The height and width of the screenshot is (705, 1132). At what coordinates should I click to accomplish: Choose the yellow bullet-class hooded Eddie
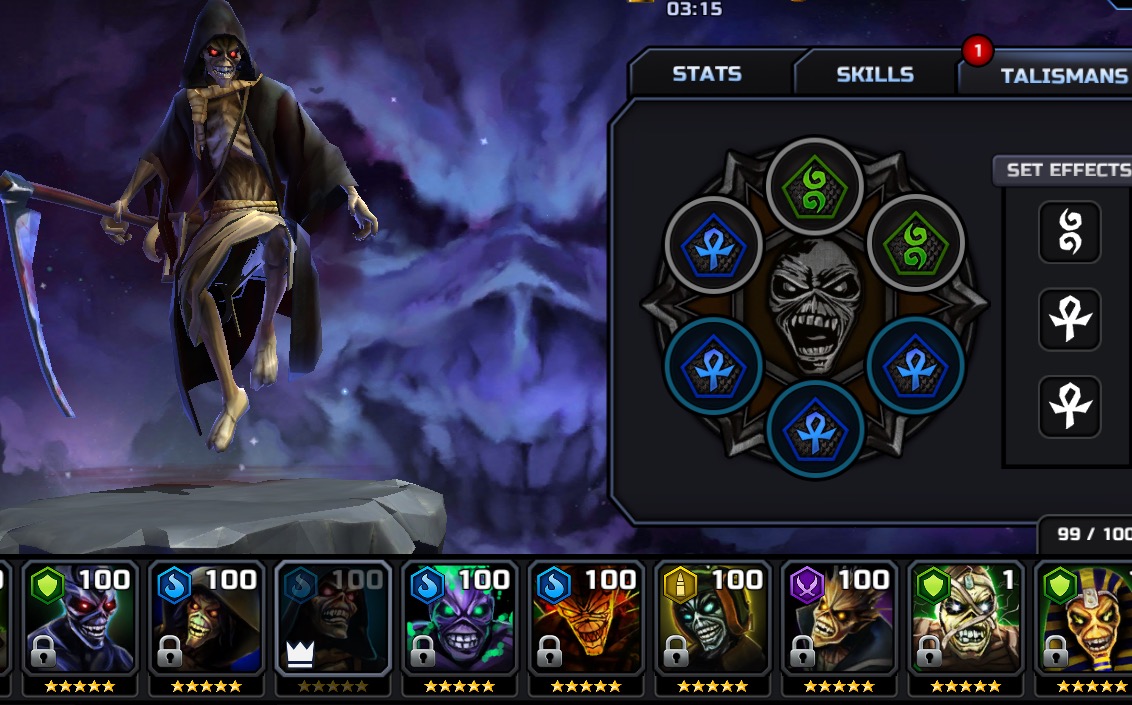[713, 621]
